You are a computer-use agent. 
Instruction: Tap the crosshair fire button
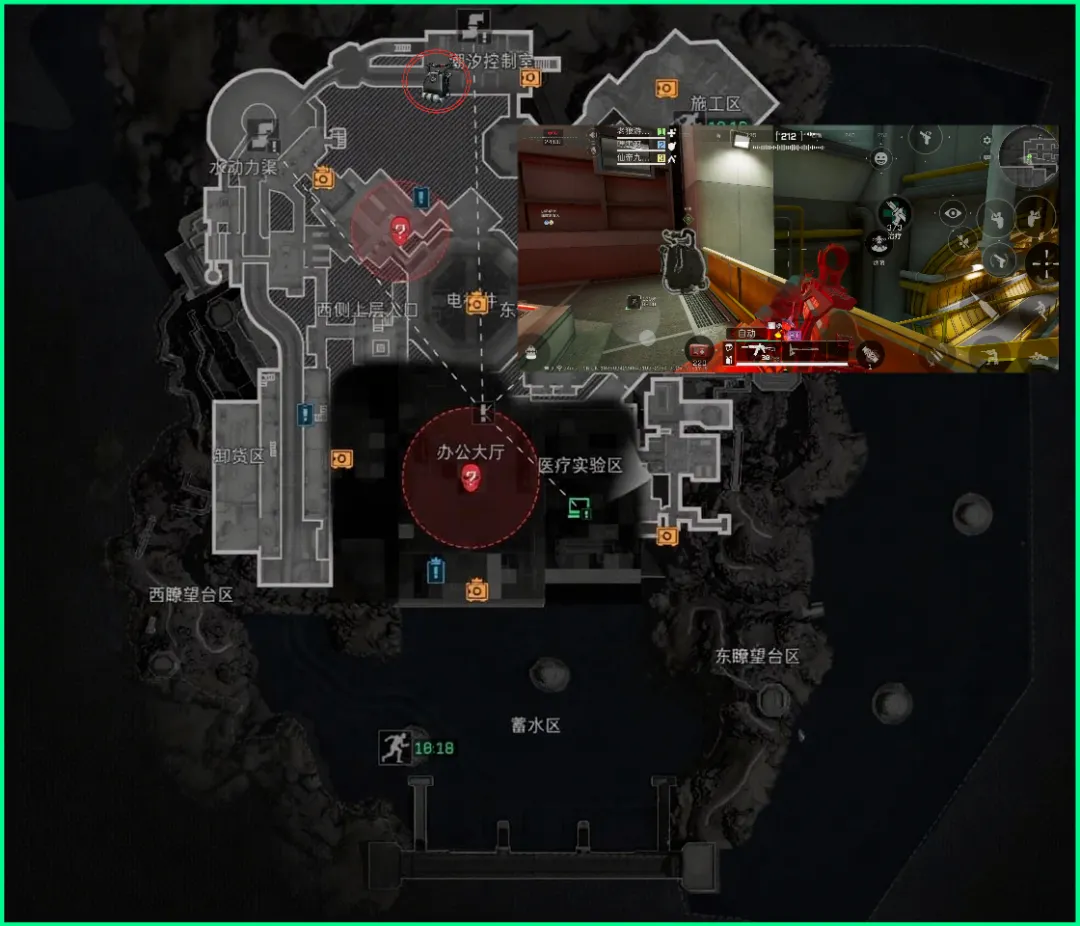pos(1043,262)
